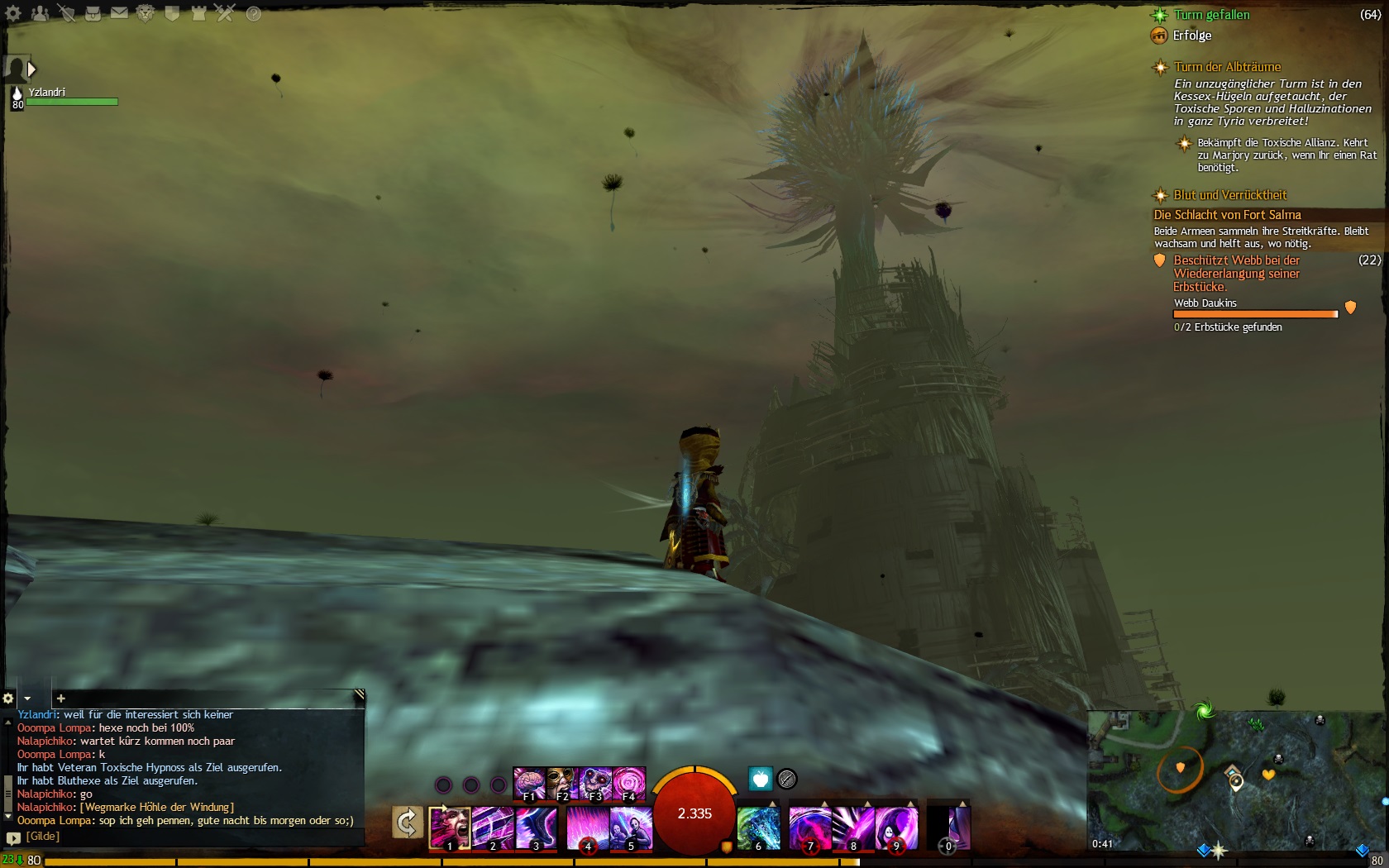The width and height of the screenshot is (1389, 868).
Task: Open the Black Lion trading post
Action: pyautogui.click(x=146, y=13)
